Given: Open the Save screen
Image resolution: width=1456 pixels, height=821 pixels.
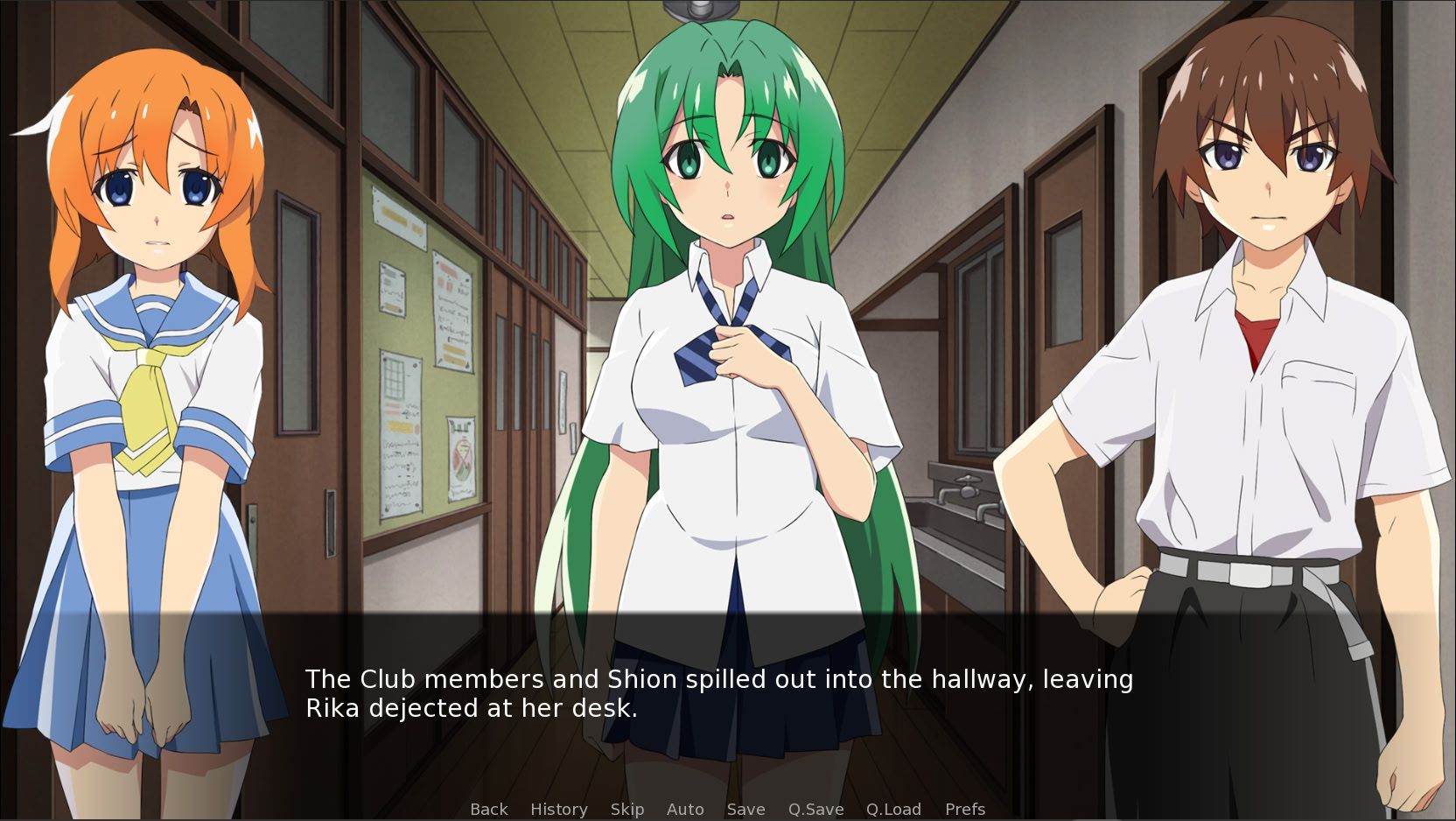Looking at the screenshot, I should 745,809.
